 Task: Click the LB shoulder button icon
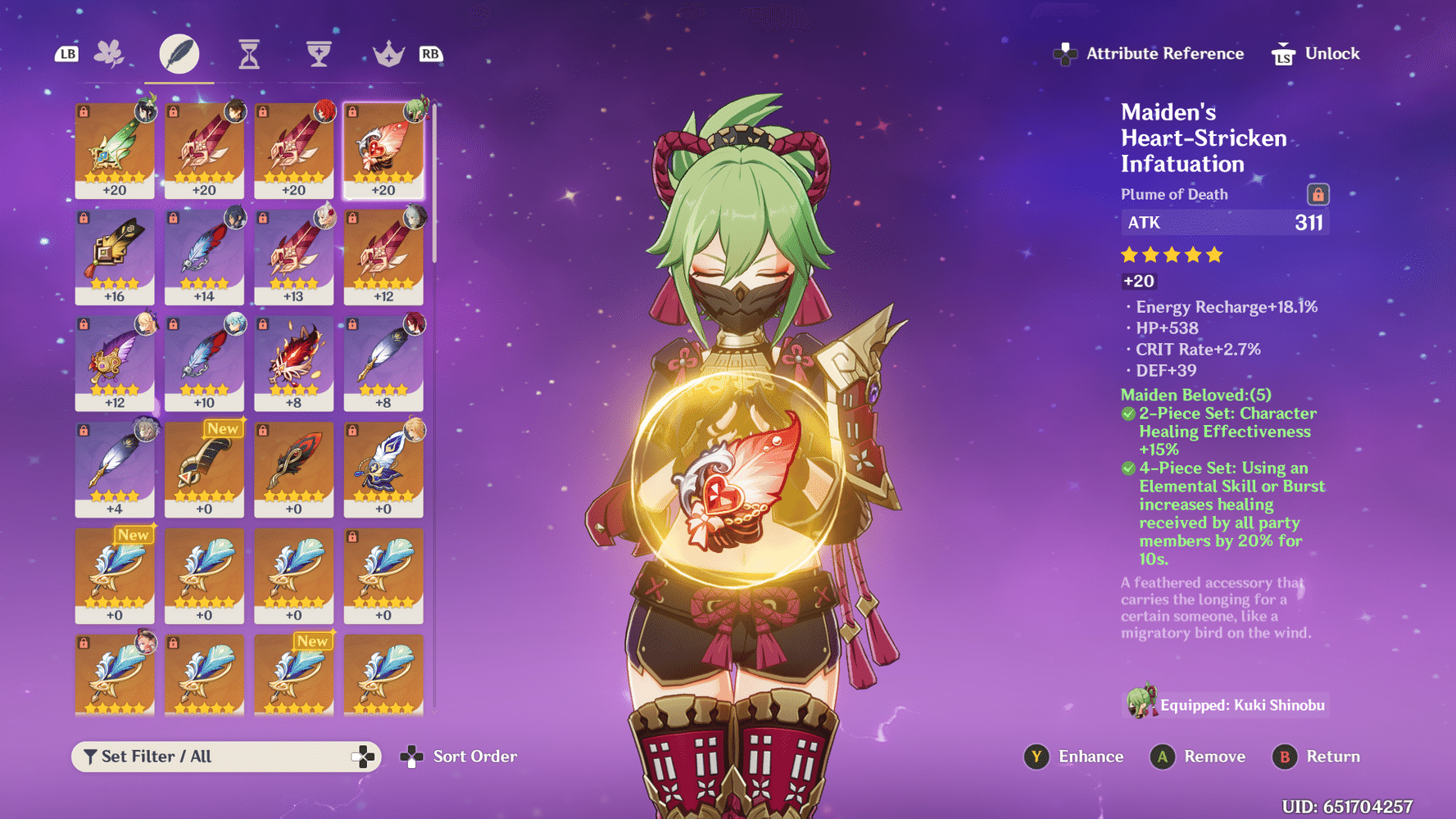tap(66, 52)
